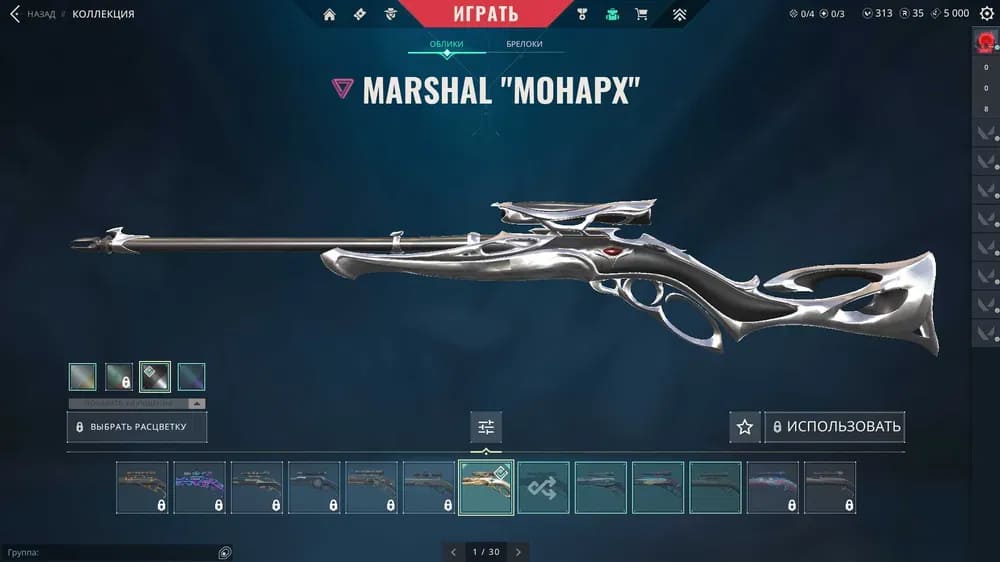Open the red player avatar in sidebar

986,43
